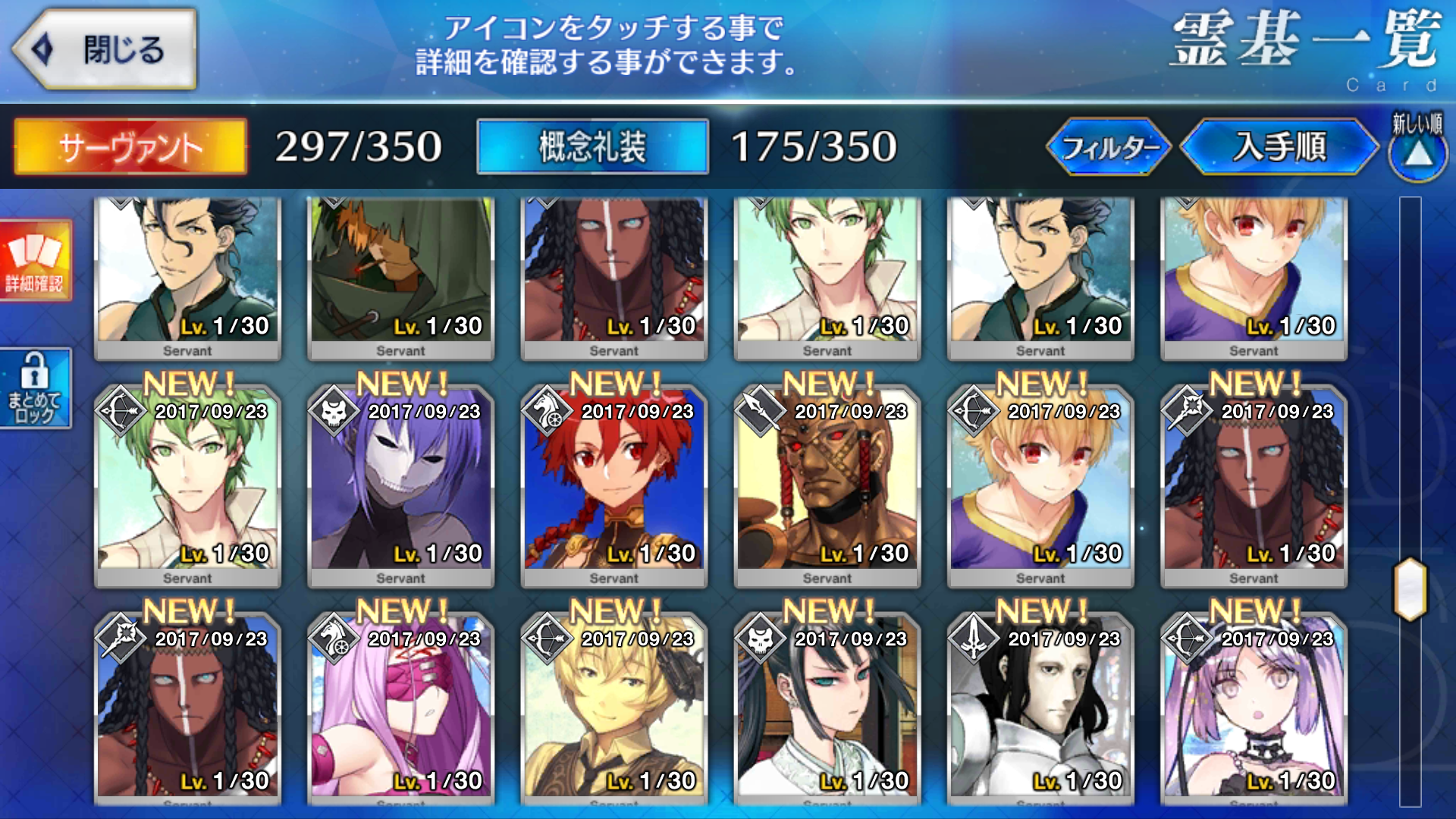This screenshot has height=819, width=1456.
Task: Switch to the サーヴァント tab
Action: [130, 146]
